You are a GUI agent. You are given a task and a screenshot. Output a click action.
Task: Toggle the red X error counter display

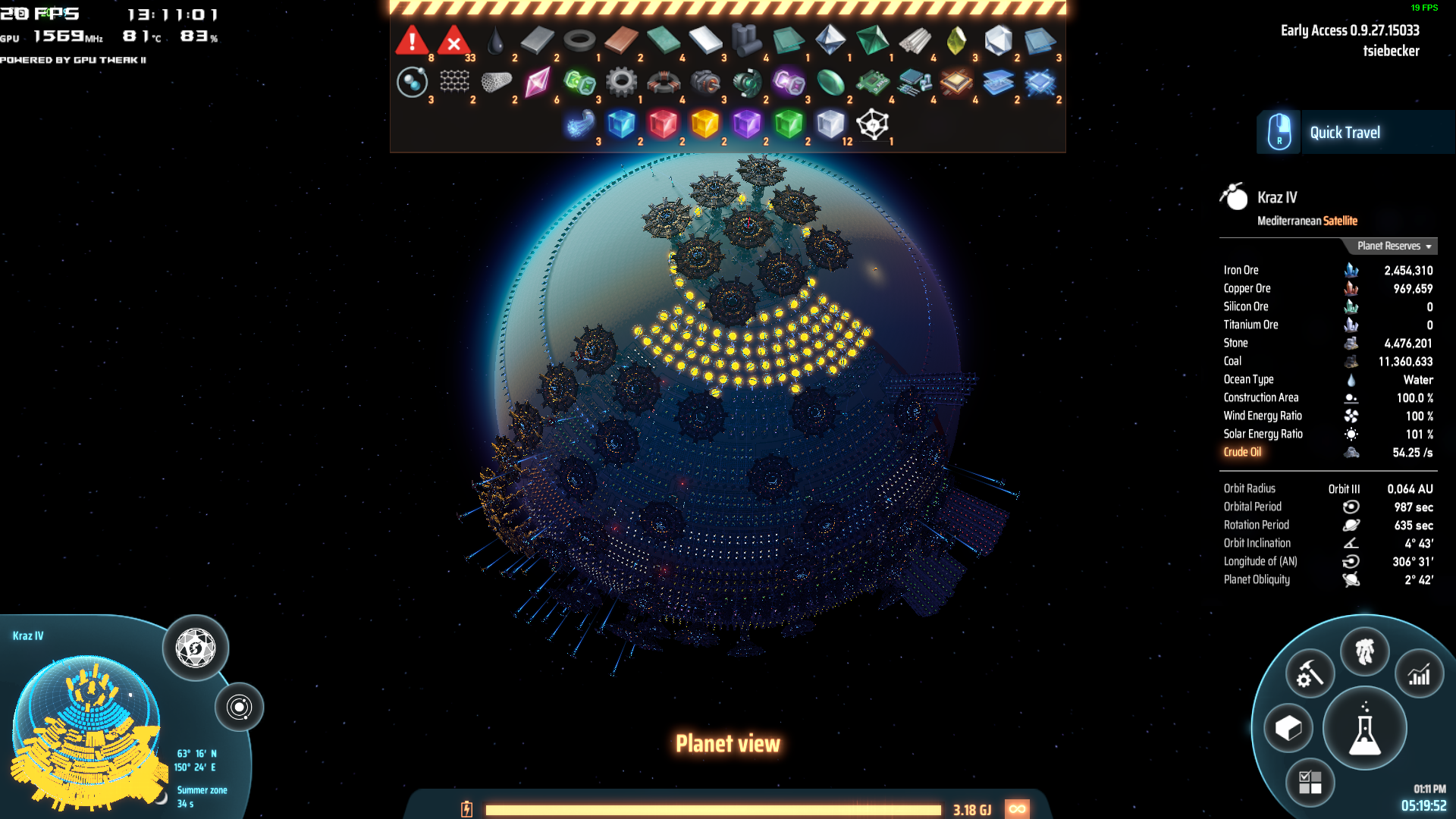click(452, 41)
